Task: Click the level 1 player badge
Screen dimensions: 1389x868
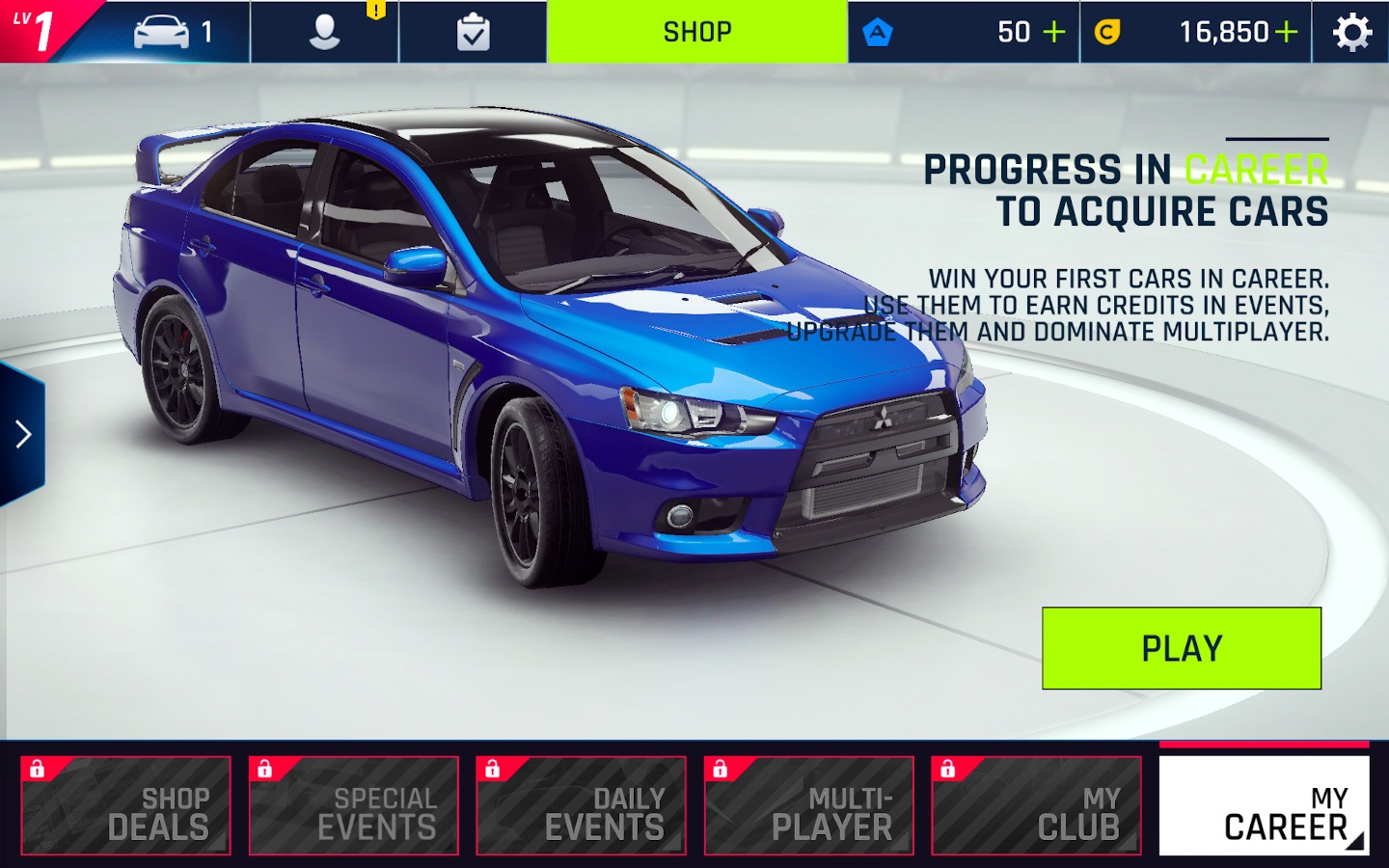Action: [37, 30]
